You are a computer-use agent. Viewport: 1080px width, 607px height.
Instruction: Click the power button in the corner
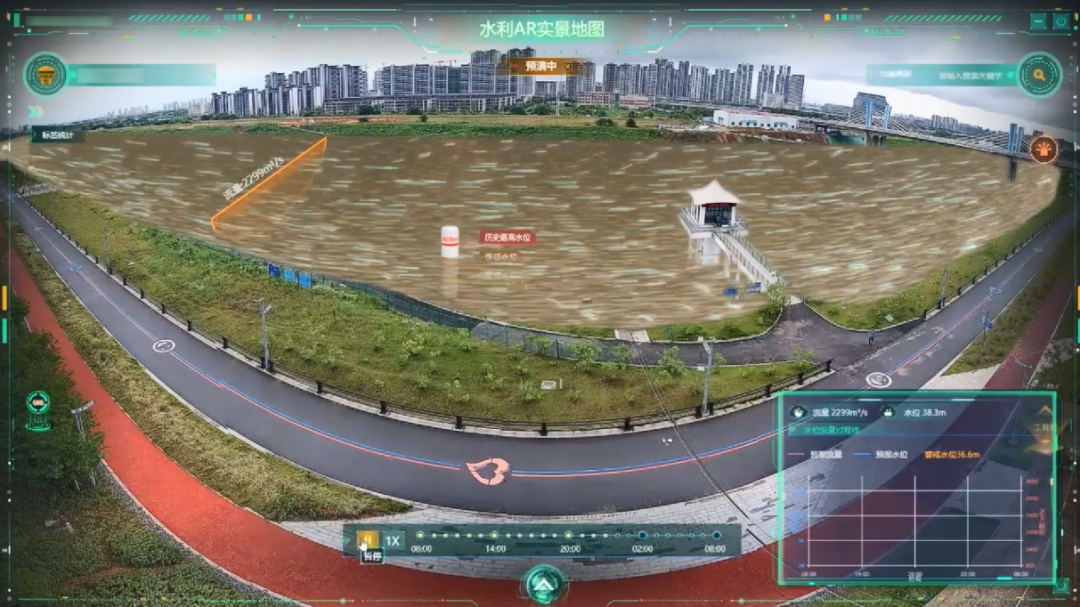(x=1060, y=21)
